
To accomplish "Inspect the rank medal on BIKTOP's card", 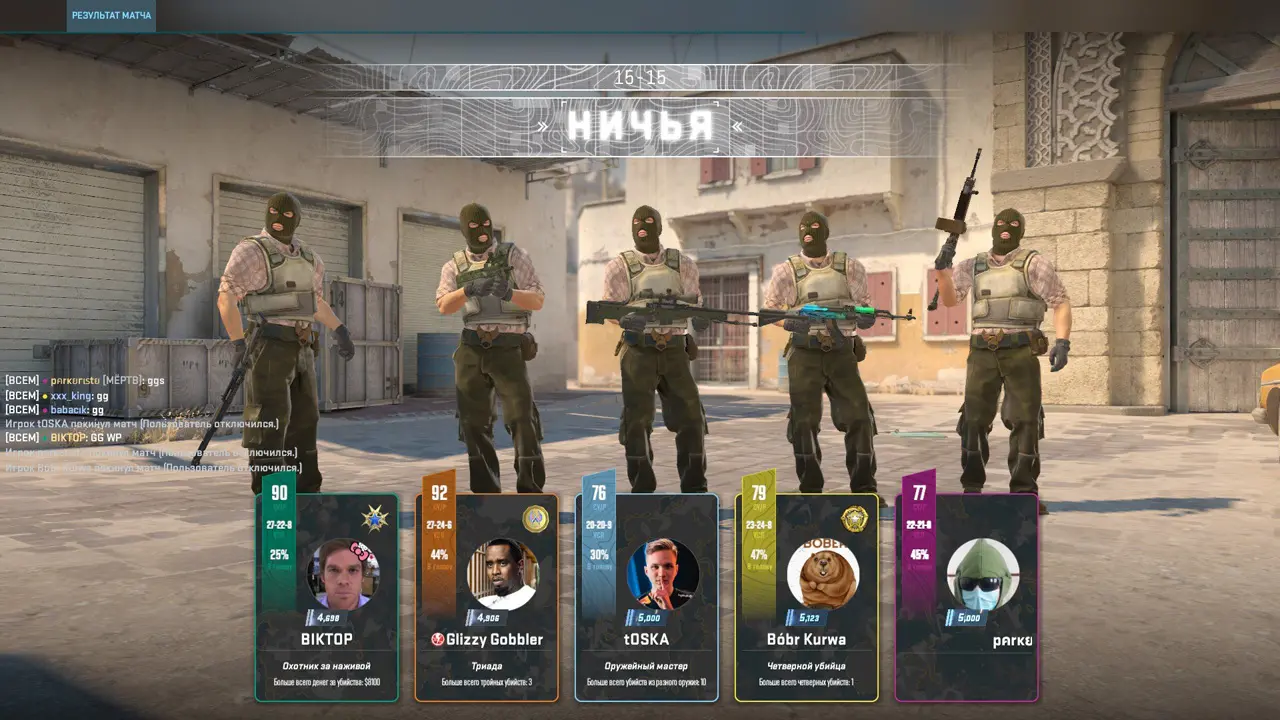I will click(375, 519).
